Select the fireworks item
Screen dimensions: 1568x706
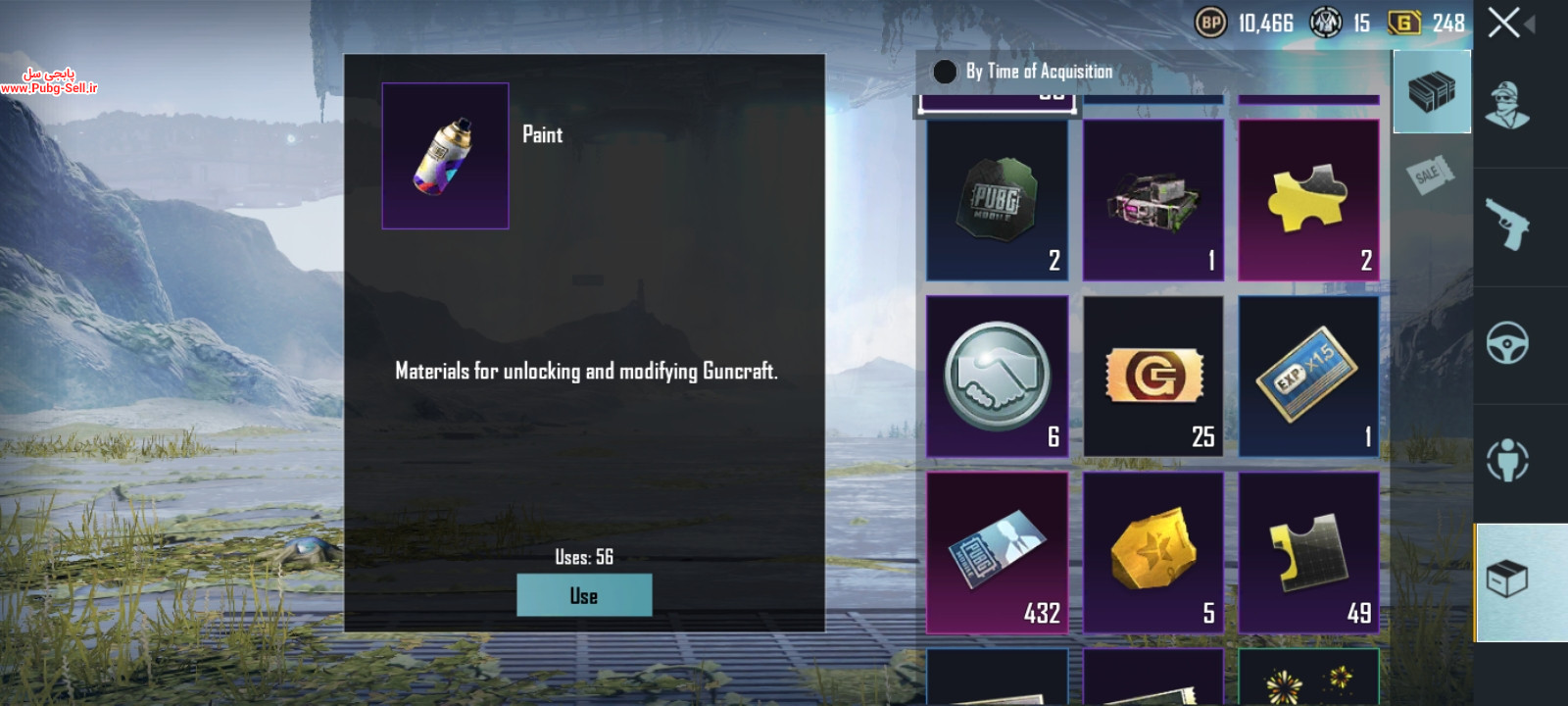pos(1308,679)
